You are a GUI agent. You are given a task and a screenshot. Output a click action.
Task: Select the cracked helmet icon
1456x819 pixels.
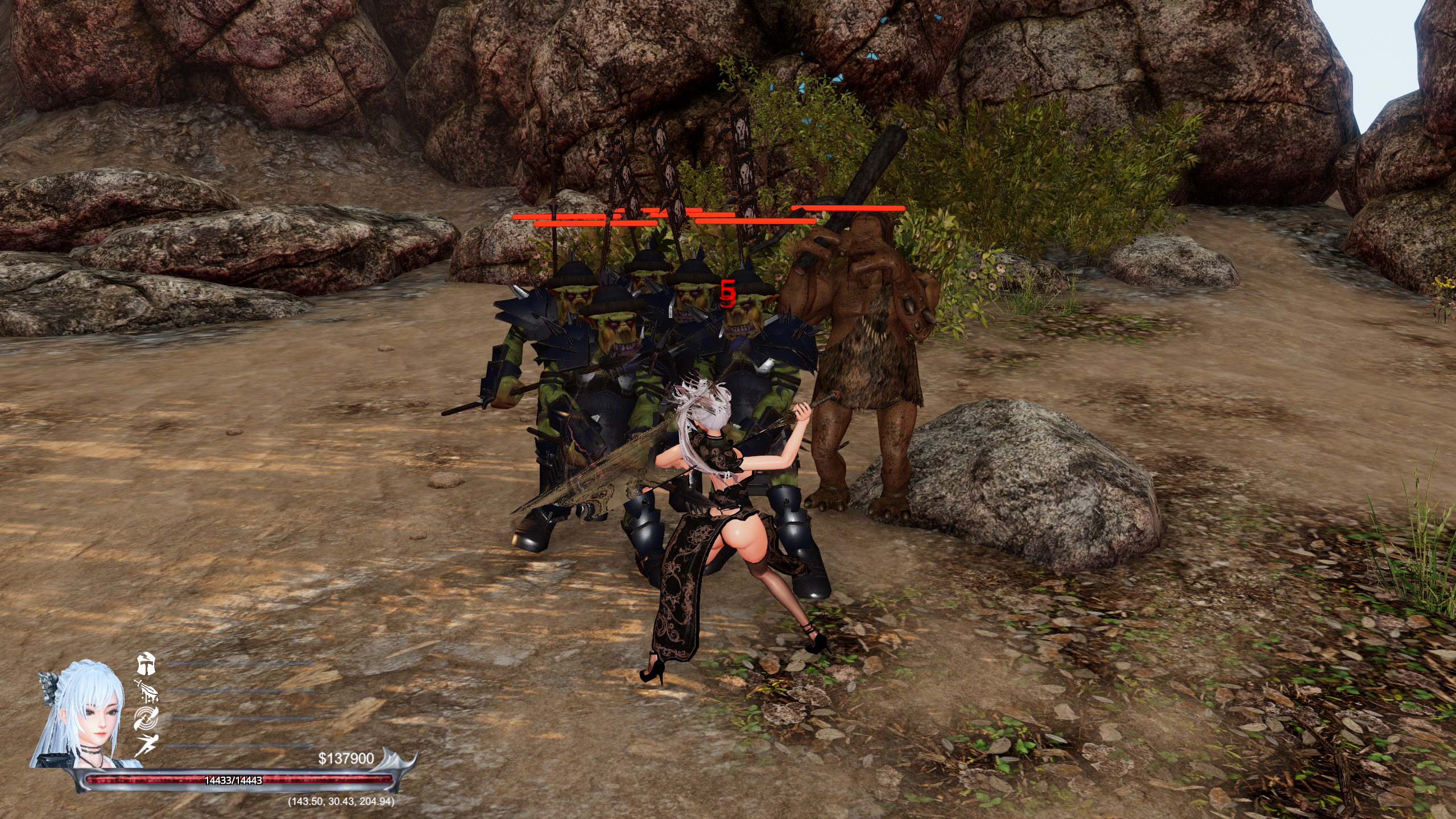click(146, 663)
